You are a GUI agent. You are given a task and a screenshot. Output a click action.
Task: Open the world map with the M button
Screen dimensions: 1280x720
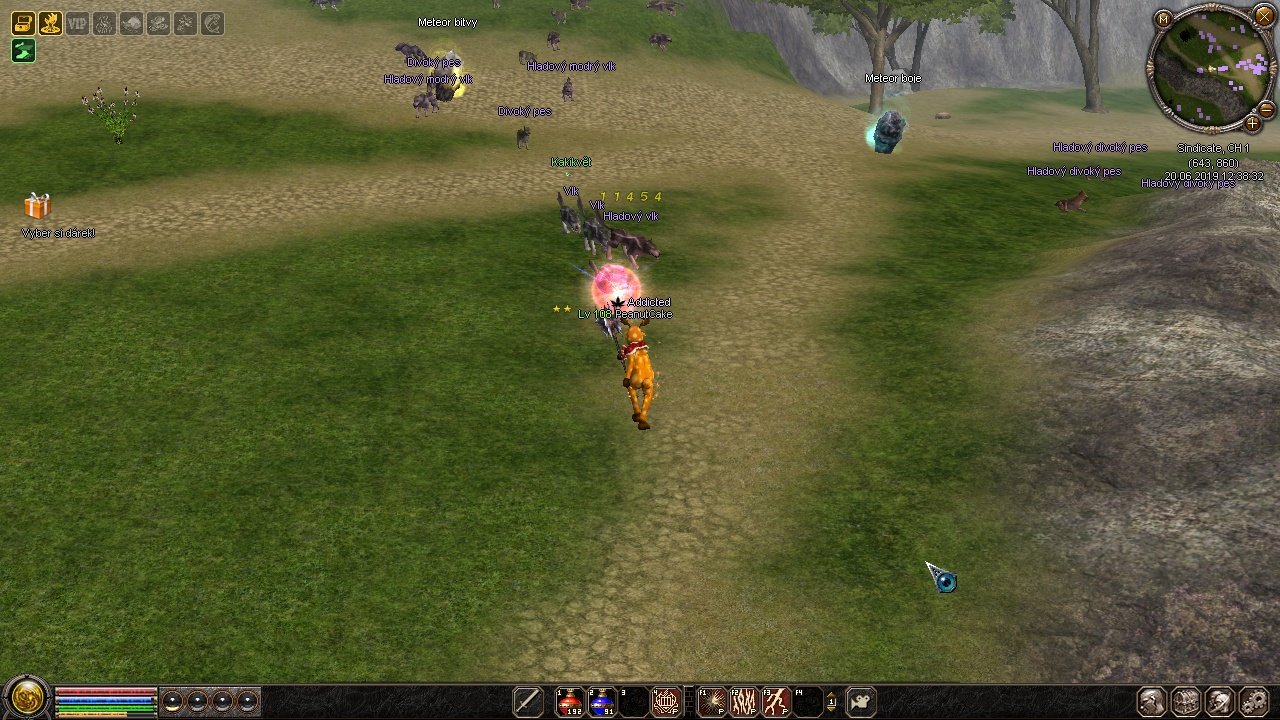pyautogui.click(x=1163, y=18)
